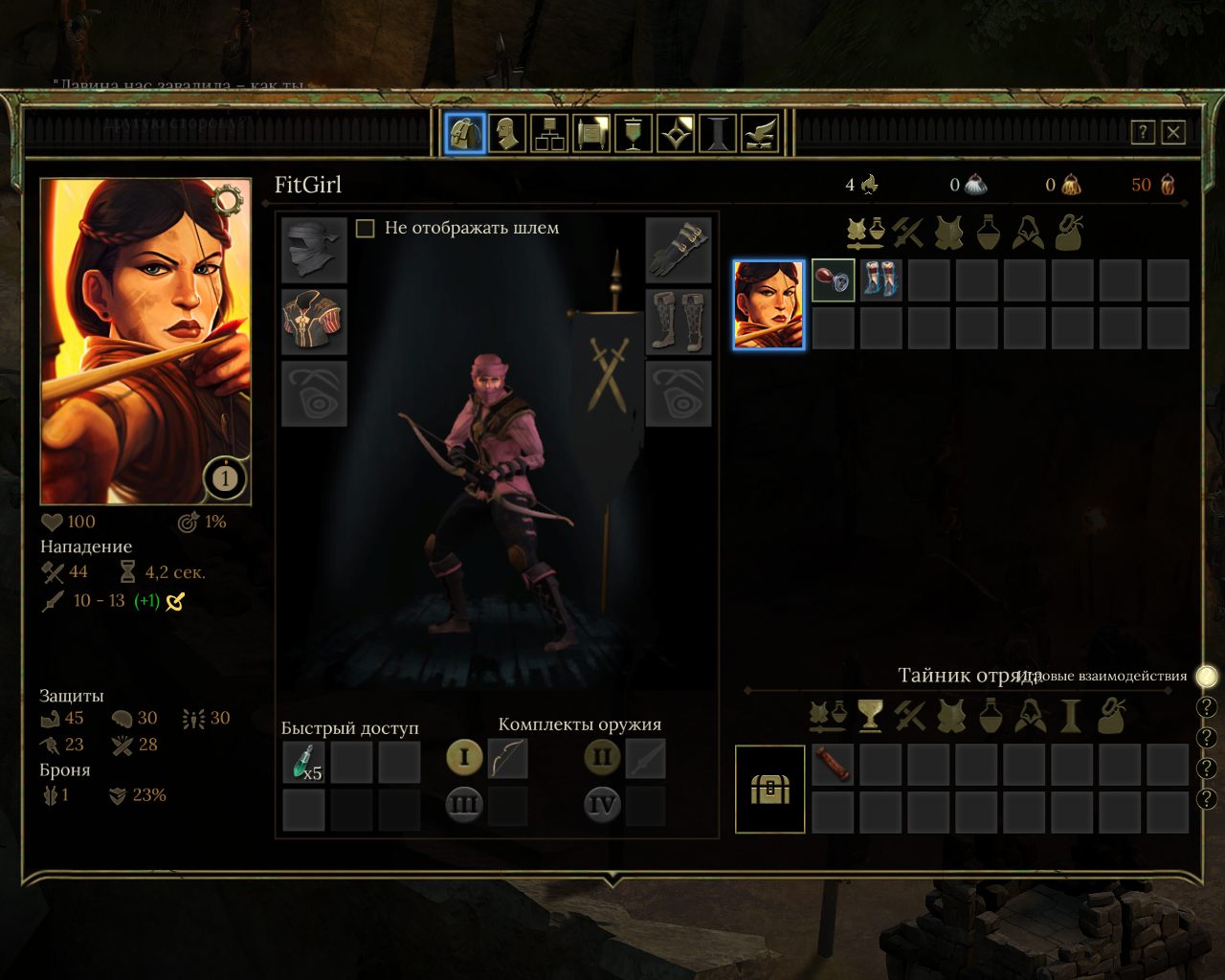
Task: Filter the stash by the goblet category
Action: click(x=869, y=715)
